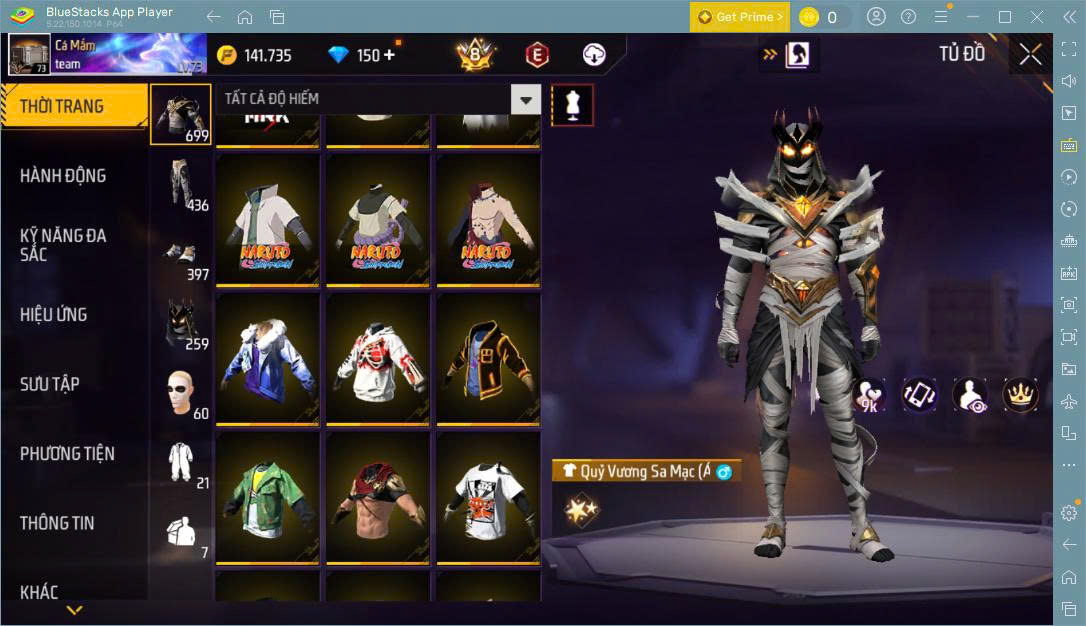Close the wardrobe with the X button
1086x626 pixels.
pyautogui.click(x=1030, y=54)
